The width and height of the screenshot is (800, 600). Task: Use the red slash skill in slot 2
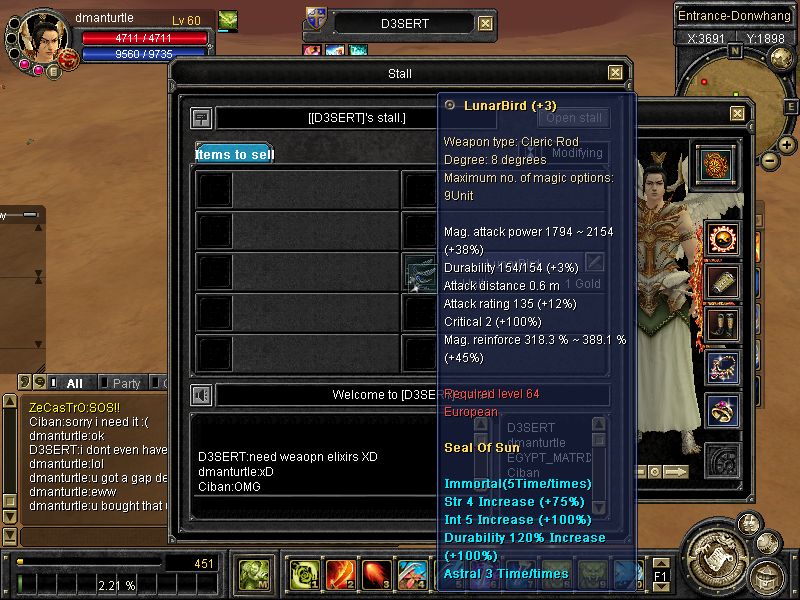click(x=339, y=574)
